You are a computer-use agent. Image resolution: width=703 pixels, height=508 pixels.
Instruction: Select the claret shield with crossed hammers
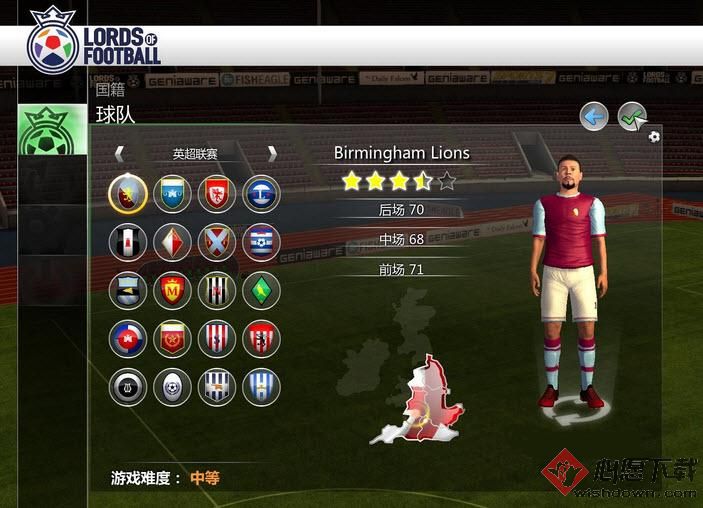click(216, 241)
